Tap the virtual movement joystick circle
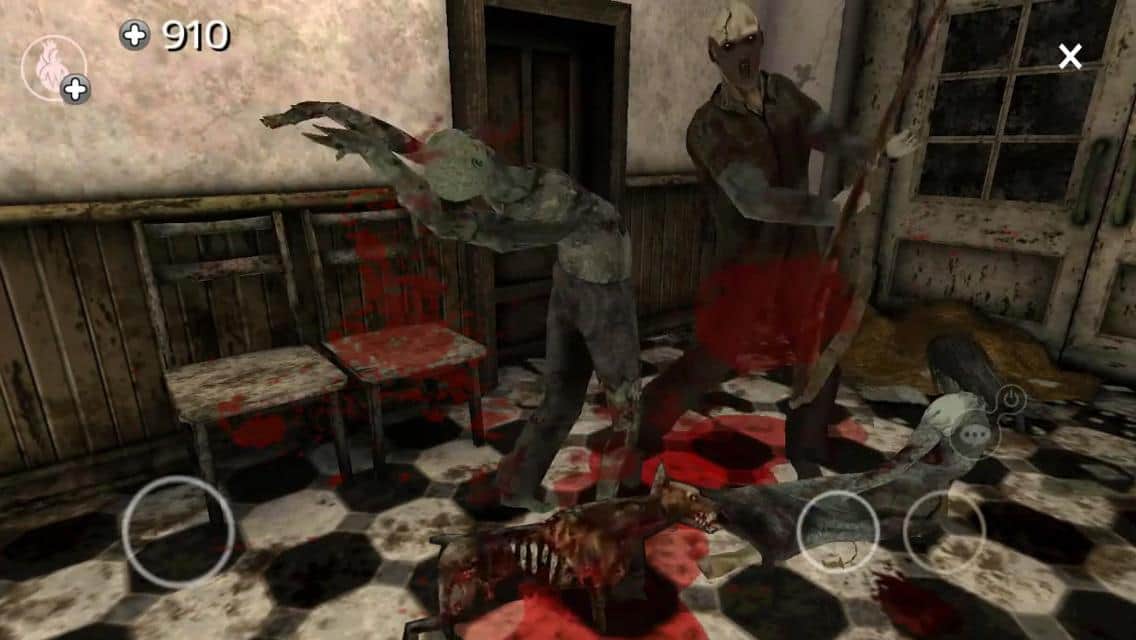 pyautogui.click(x=178, y=531)
